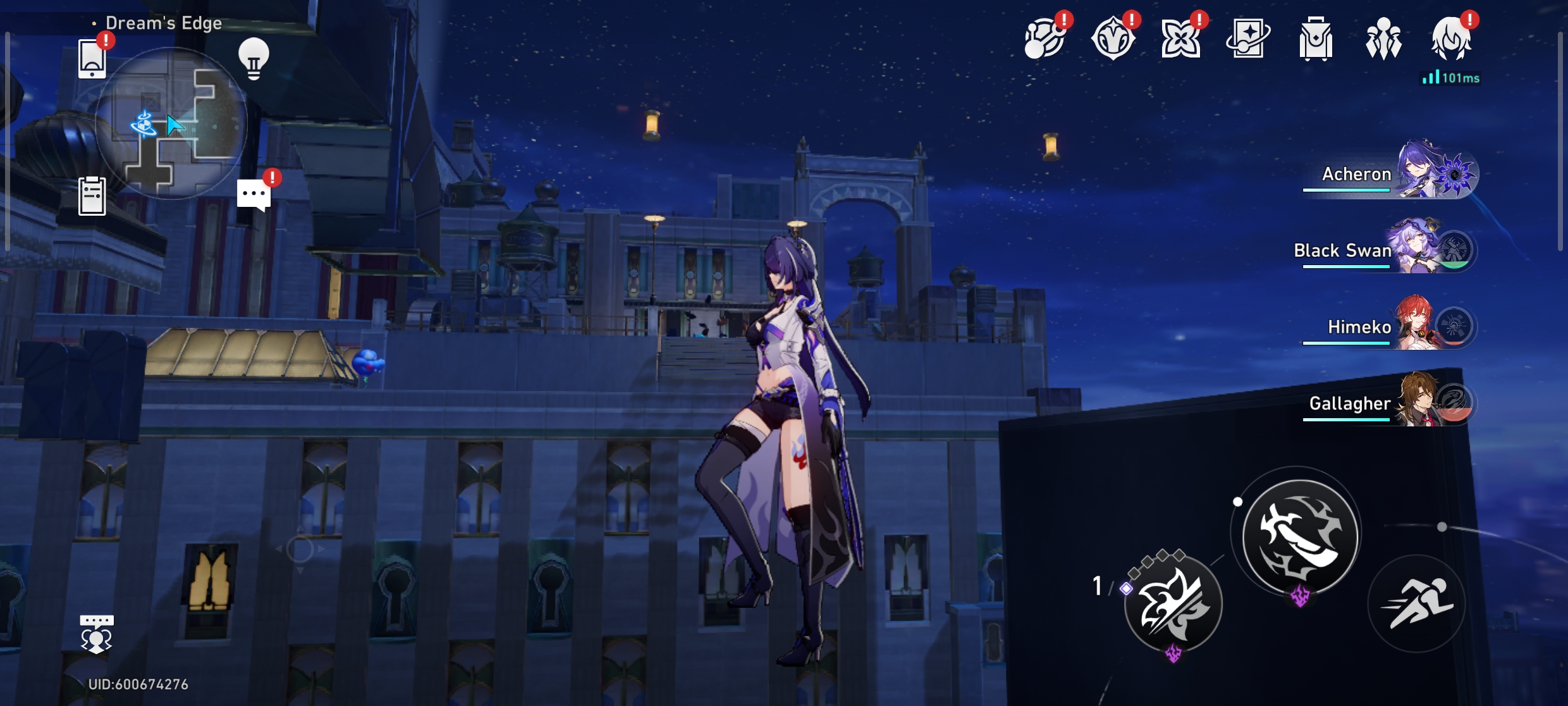
Task: Open the phone main menu
Action: pos(94,59)
